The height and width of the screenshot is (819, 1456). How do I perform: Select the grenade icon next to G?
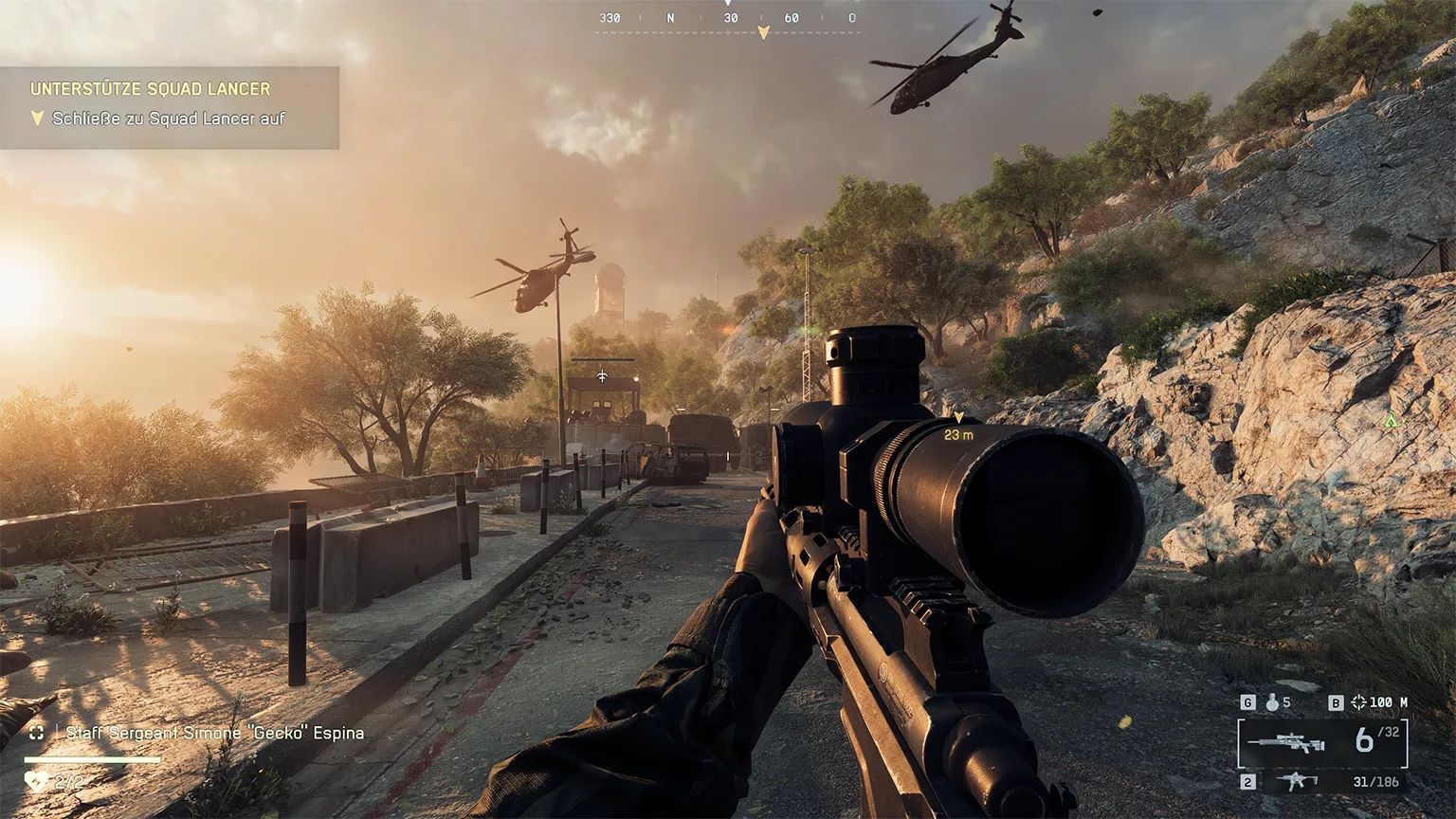(x=1273, y=703)
